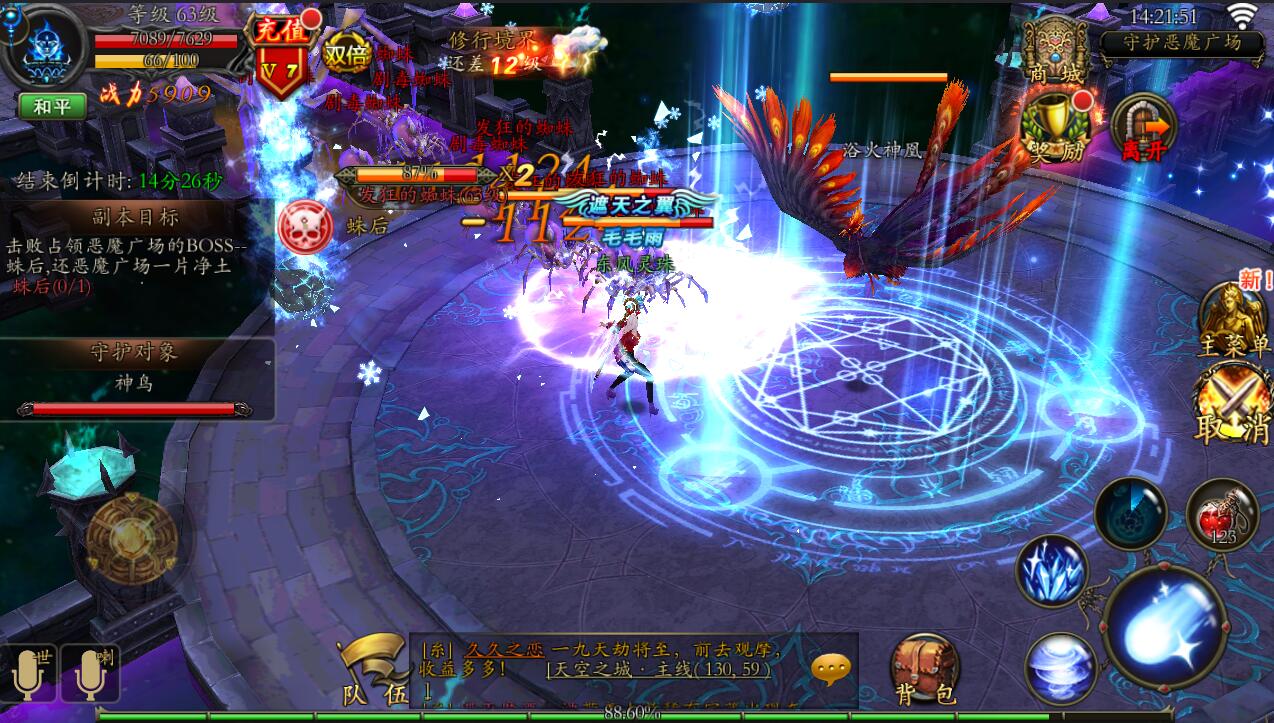This screenshot has width=1274, height=723.
Task: Leave the dungeon with 离开 button
Action: point(1142,127)
